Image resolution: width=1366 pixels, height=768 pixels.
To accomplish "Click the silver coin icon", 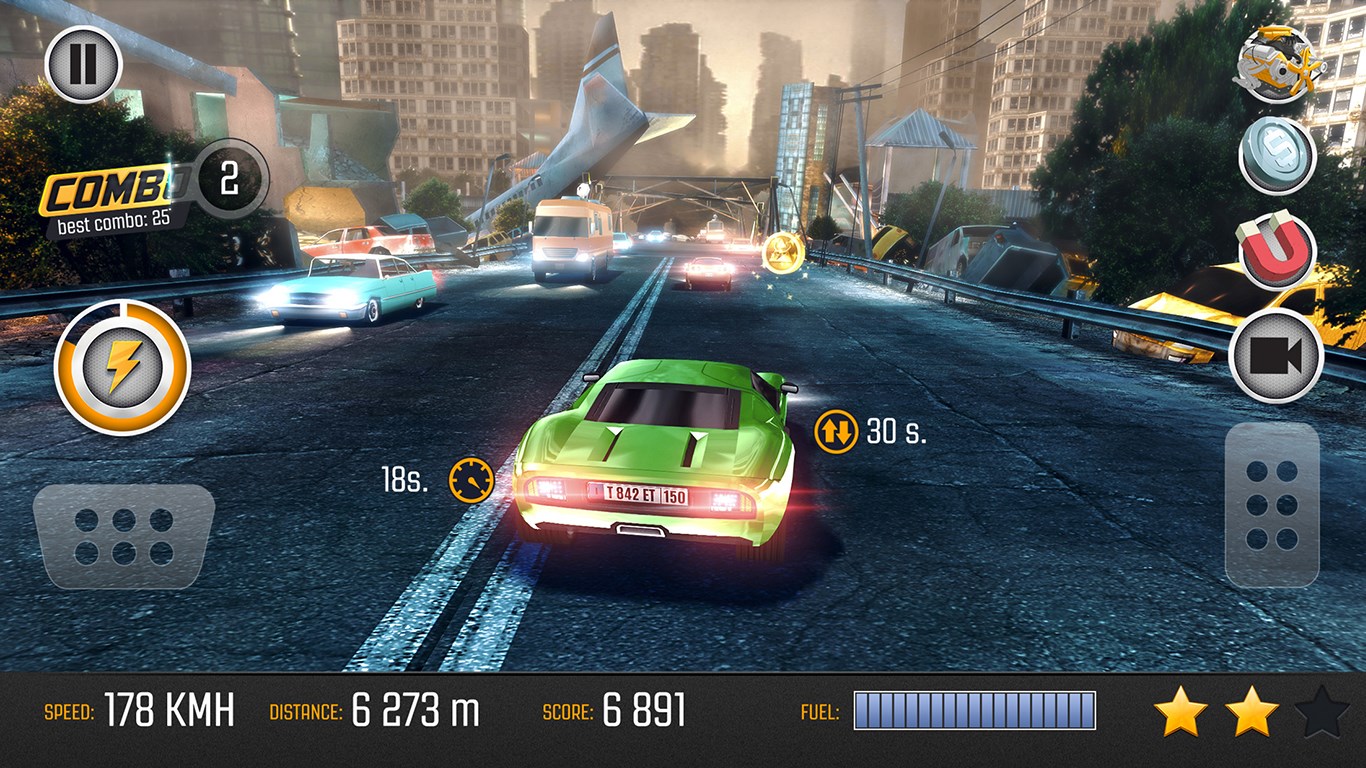I will point(1280,160).
